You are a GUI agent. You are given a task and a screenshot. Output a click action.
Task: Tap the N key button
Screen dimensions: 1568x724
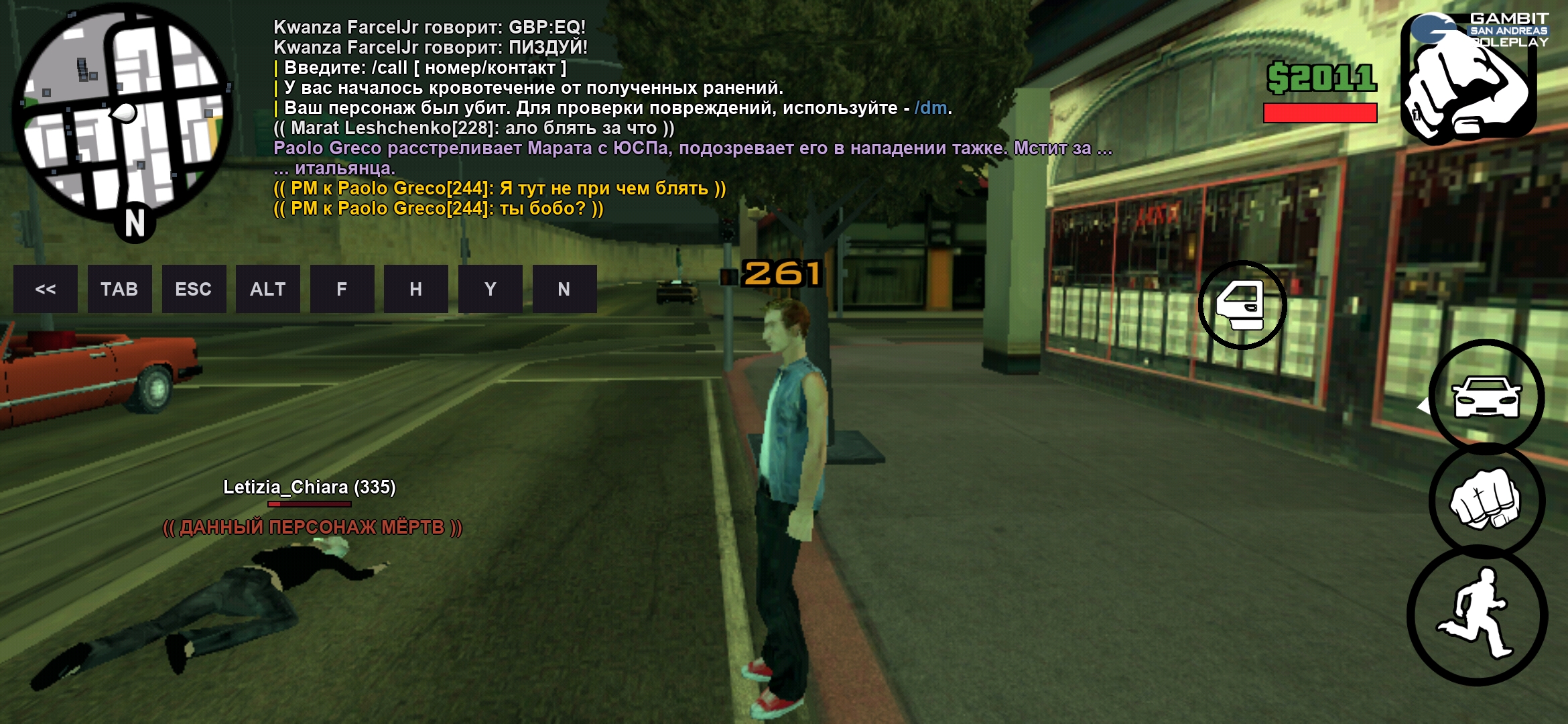point(564,289)
